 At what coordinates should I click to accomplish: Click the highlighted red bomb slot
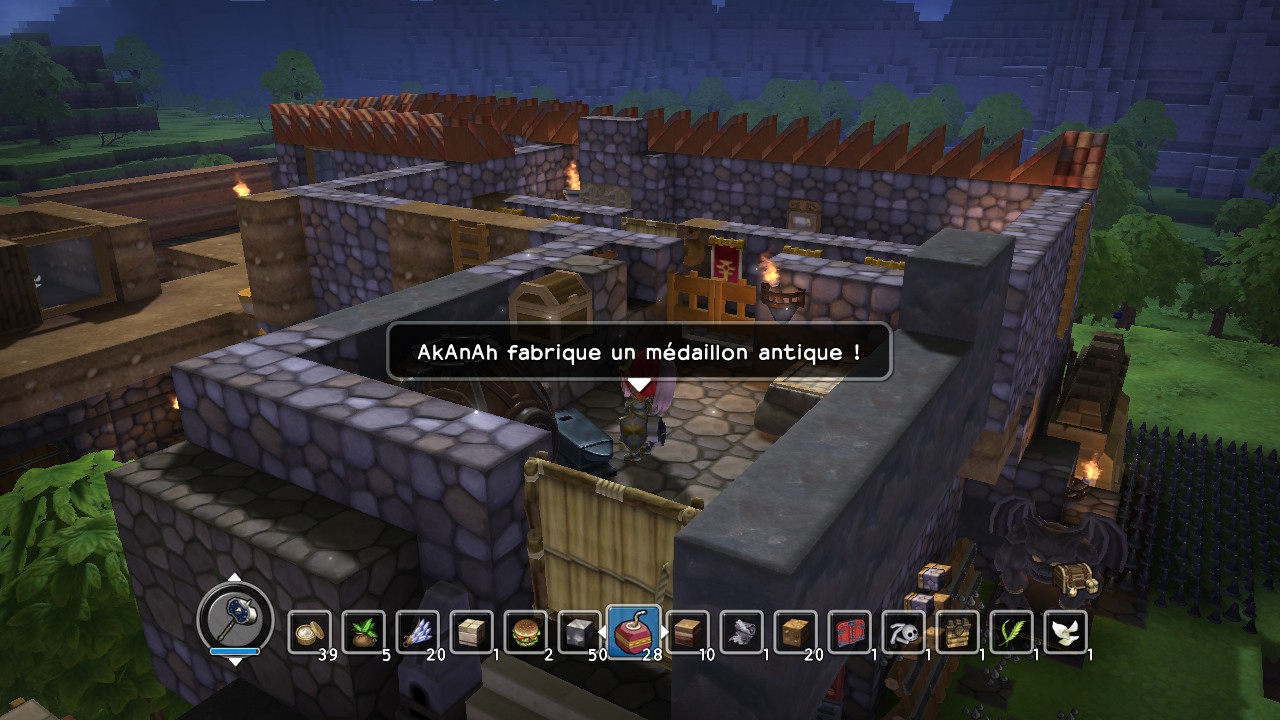coord(633,632)
